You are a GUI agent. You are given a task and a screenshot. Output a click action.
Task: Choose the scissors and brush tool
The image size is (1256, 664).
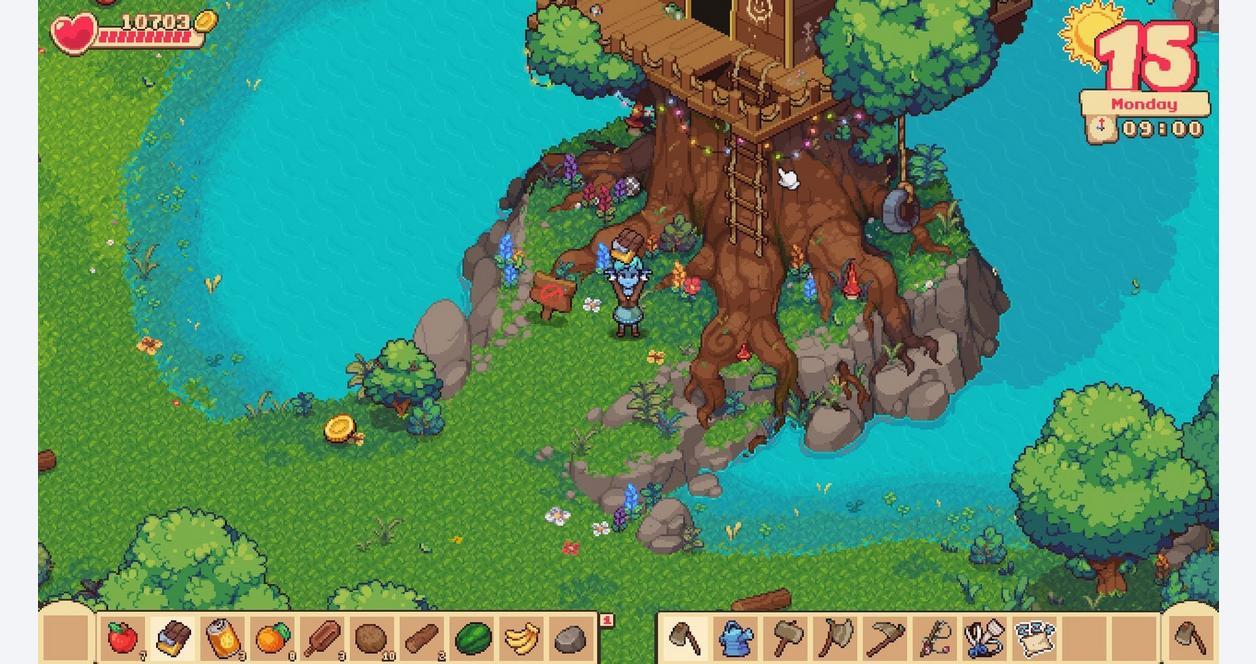tap(985, 638)
